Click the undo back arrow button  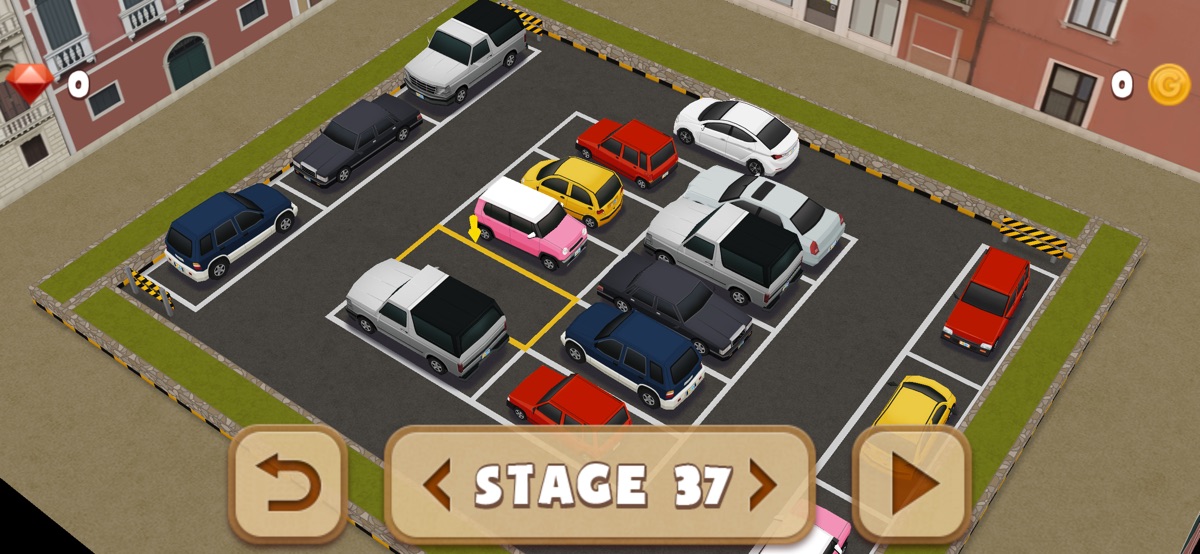[x=288, y=484]
